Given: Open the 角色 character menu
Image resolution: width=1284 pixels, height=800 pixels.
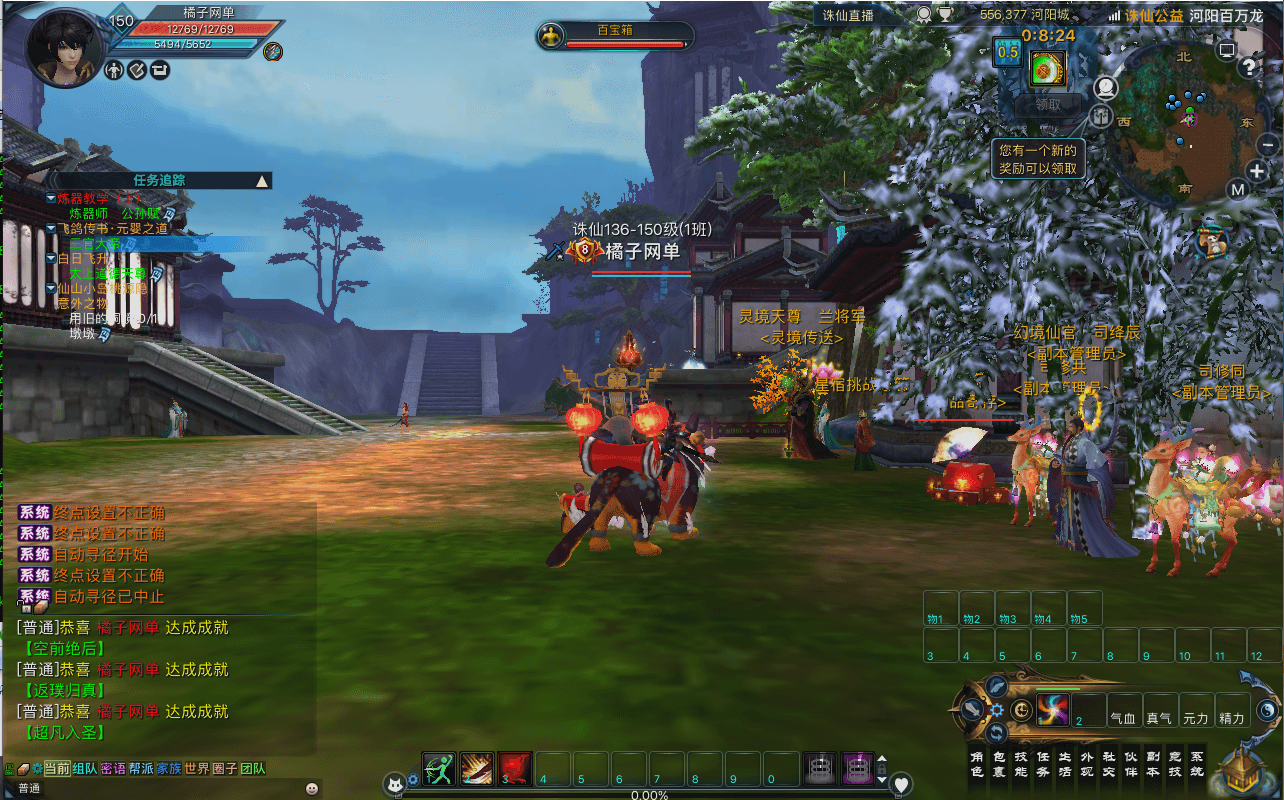Looking at the screenshot, I should (x=976, y=765).
